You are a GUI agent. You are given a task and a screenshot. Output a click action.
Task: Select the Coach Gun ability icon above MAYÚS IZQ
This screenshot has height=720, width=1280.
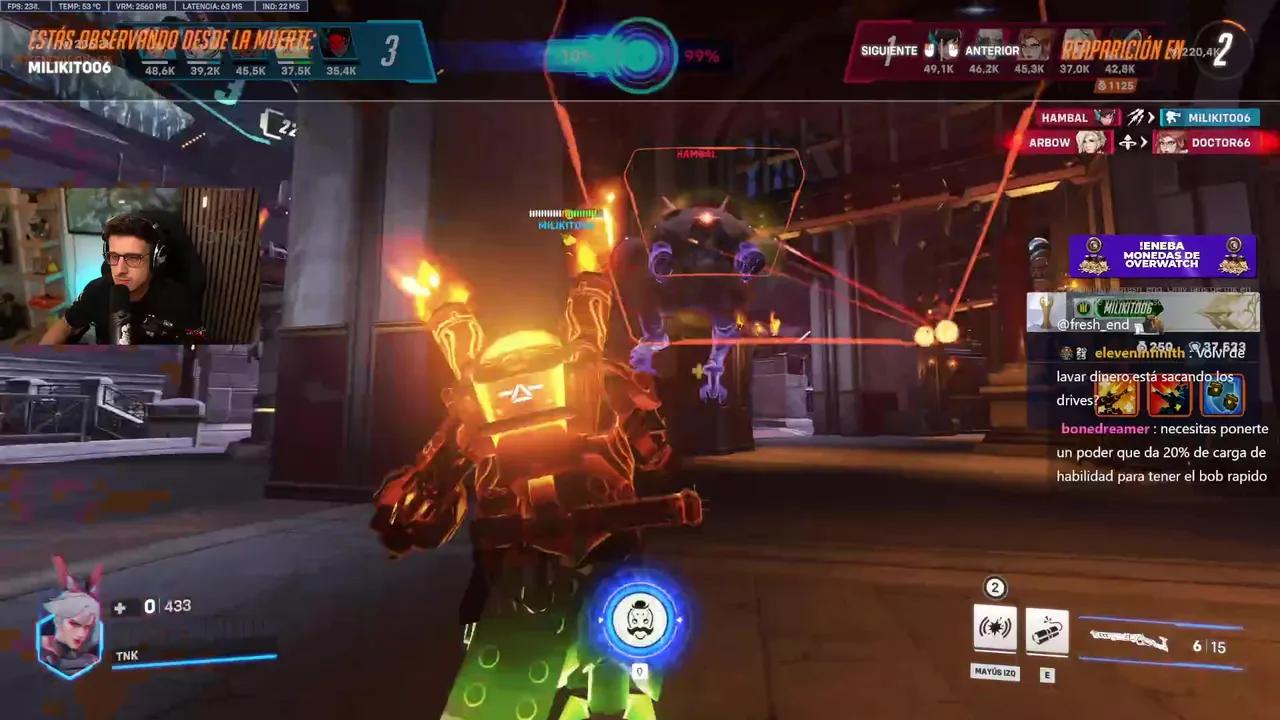(x=994, y=630)
